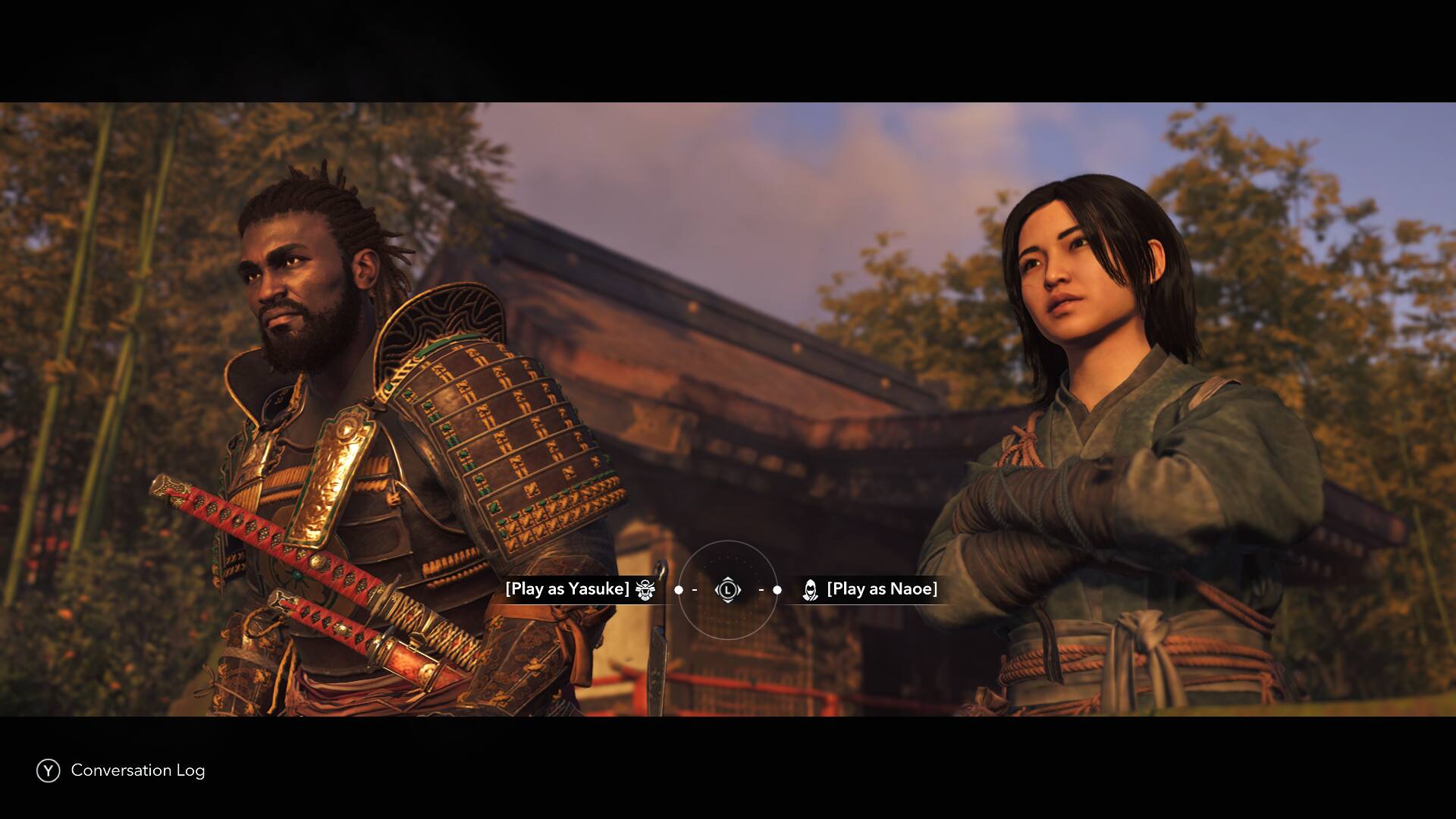
Task: Select the dot beside Yasuke's helmet icon
Action: [679, 589]
